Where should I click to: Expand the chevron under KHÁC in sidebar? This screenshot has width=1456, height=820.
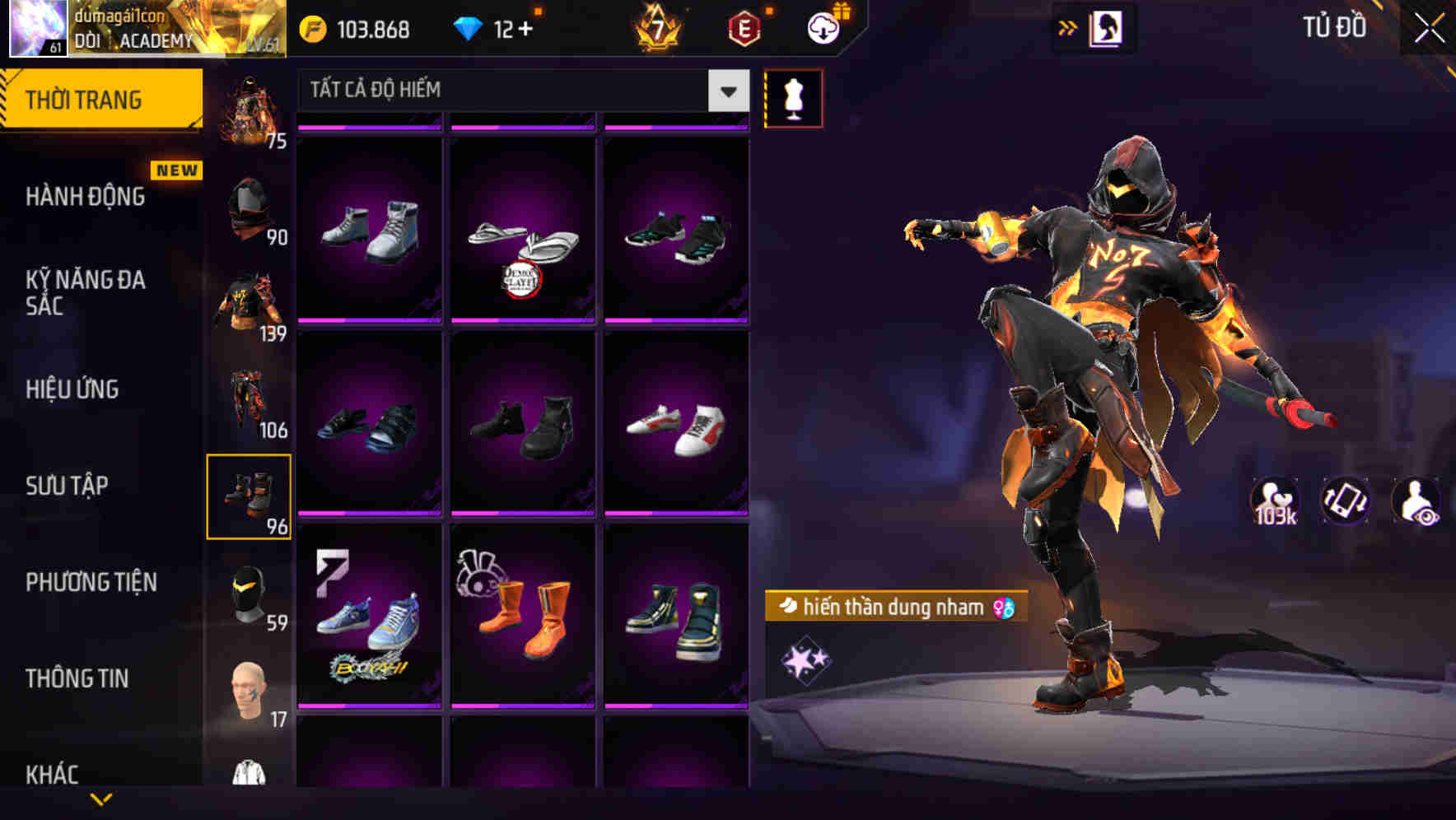pyautogui.click(x=100, y=797)
